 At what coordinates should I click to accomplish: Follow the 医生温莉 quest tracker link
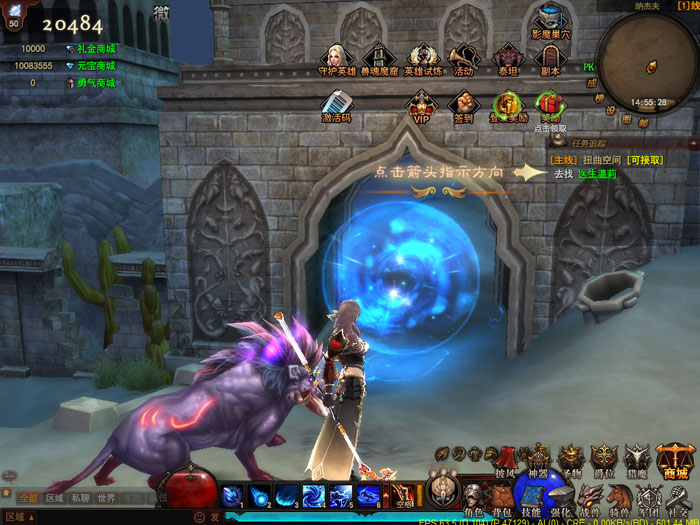[598, 173]
